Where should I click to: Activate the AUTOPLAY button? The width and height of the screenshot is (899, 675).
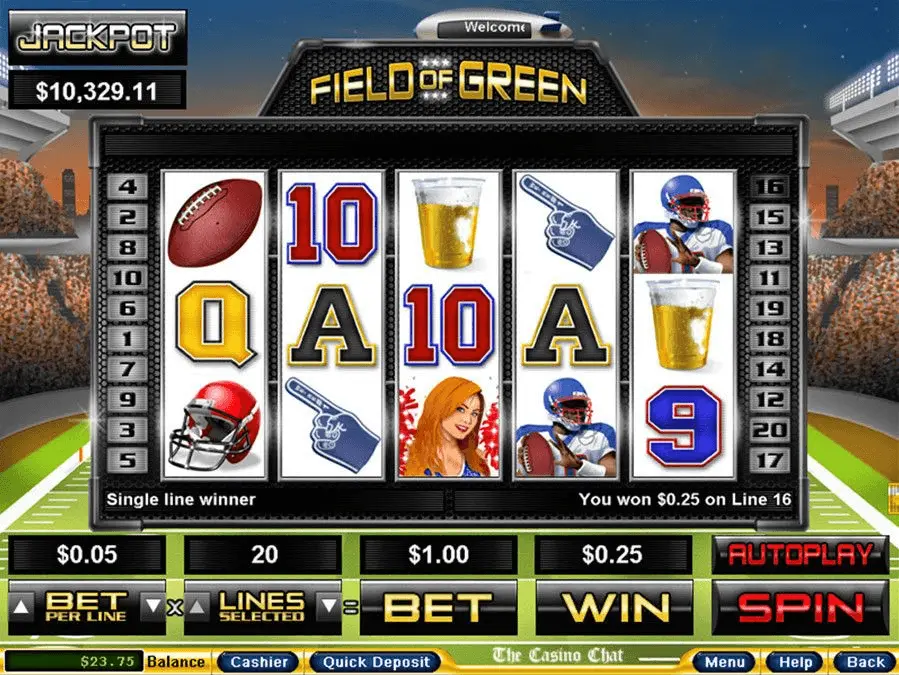coord(800,555)
